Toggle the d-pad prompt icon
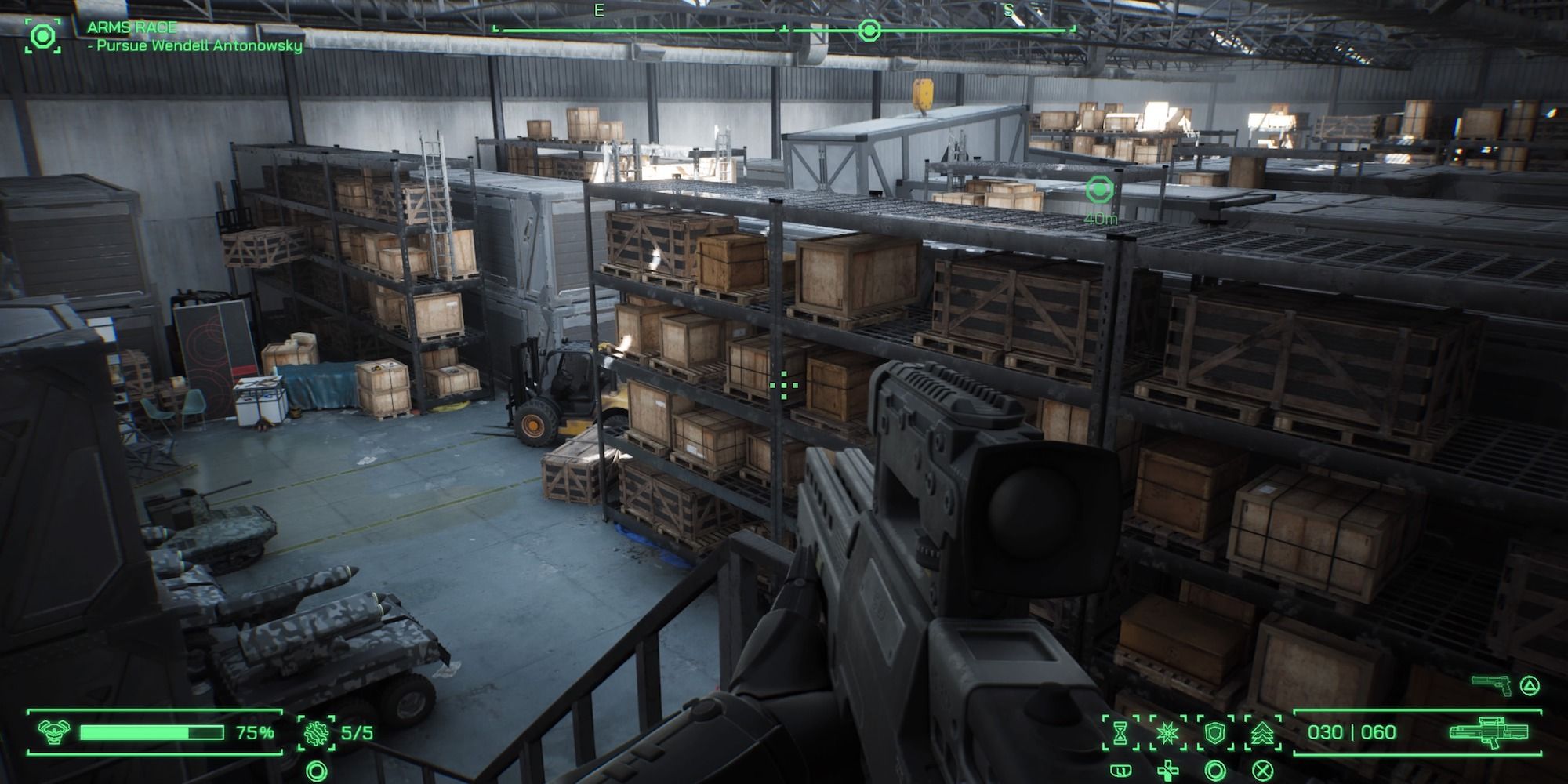1568x784 pixels. [x=1167, y=771]
